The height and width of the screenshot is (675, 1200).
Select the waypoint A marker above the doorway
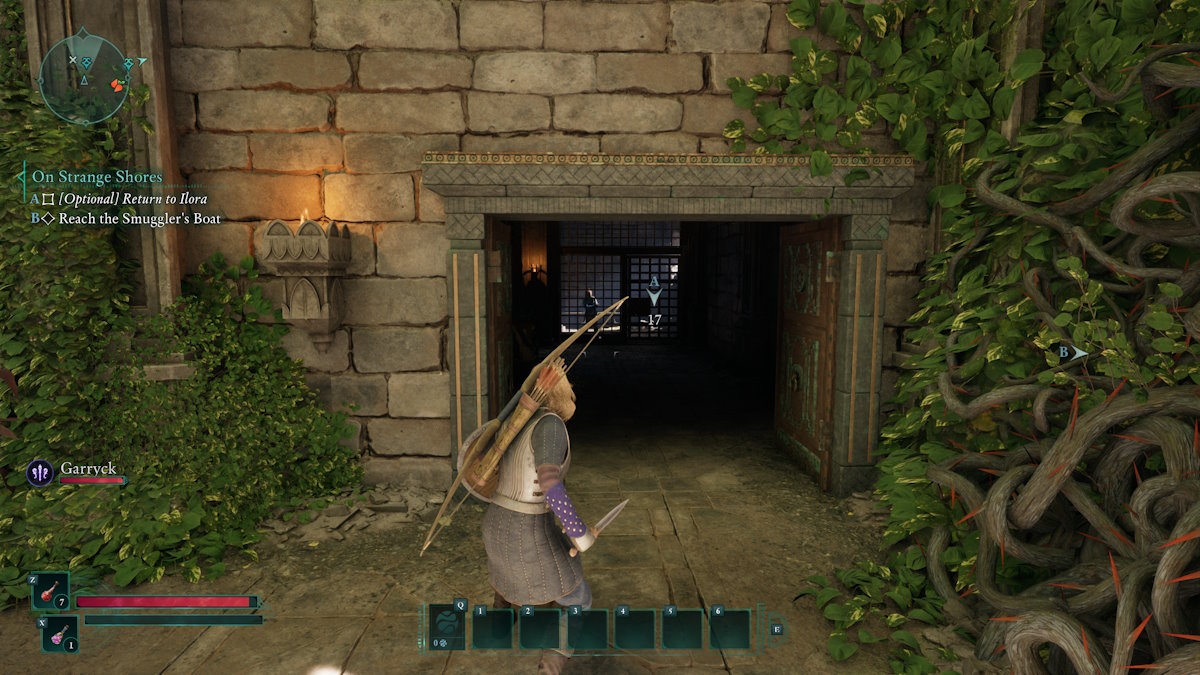click(x=654, y=291)
